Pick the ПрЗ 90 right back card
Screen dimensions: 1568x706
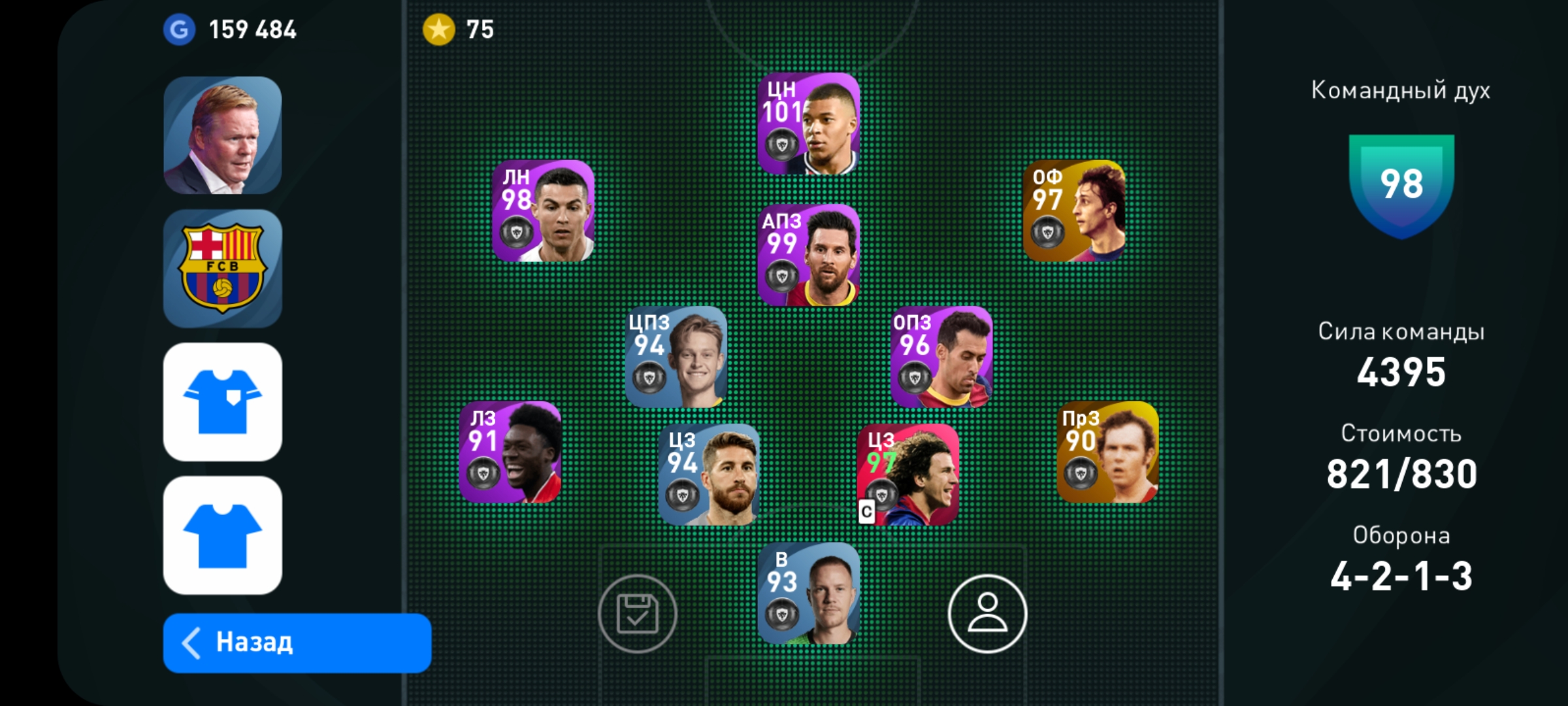pyautogui.click(x=1107, y=452)
